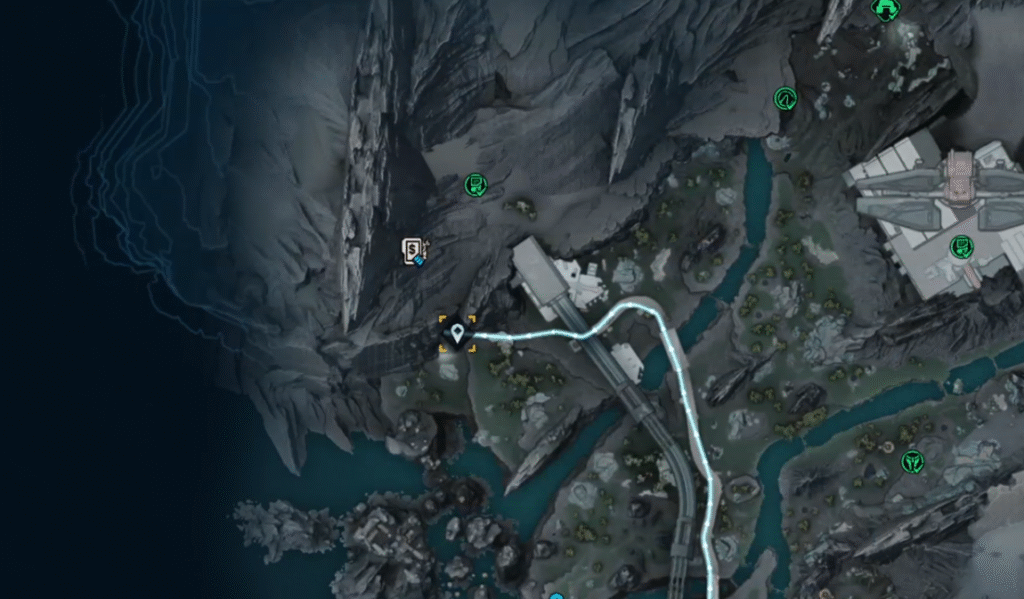Viewport: 1024px width, 599px height.
Task: Select the white waypoint pin marker
Action: (458, 334)
